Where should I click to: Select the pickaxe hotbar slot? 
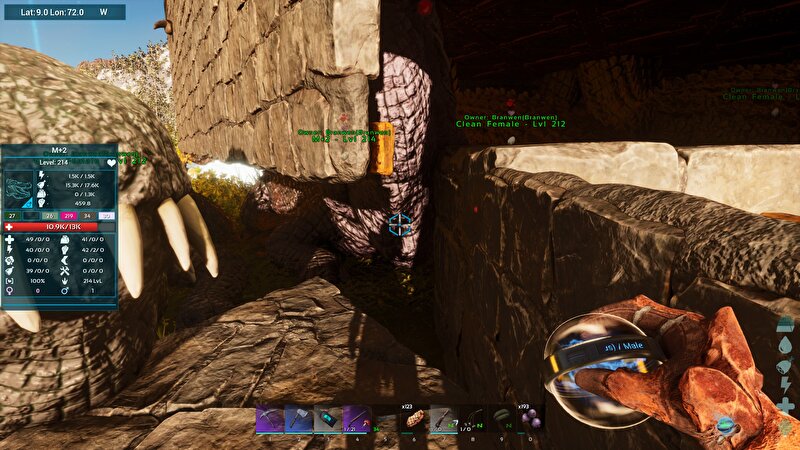(x=269, y=420)
